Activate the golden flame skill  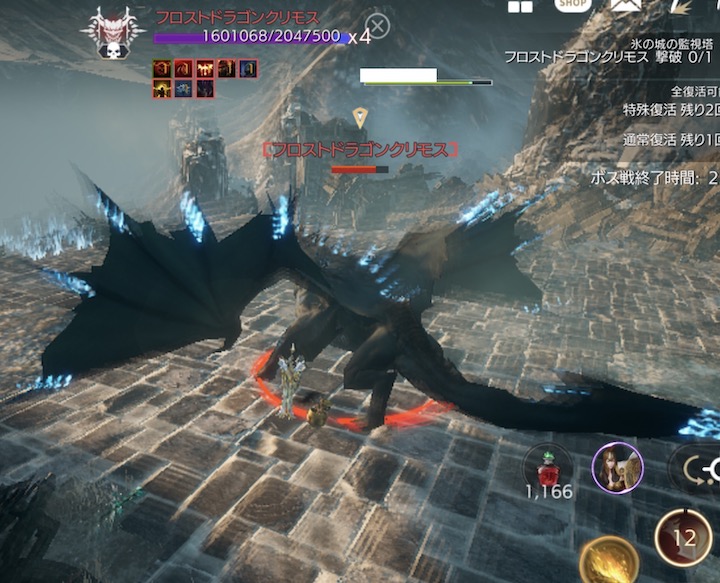click(608, 558)
